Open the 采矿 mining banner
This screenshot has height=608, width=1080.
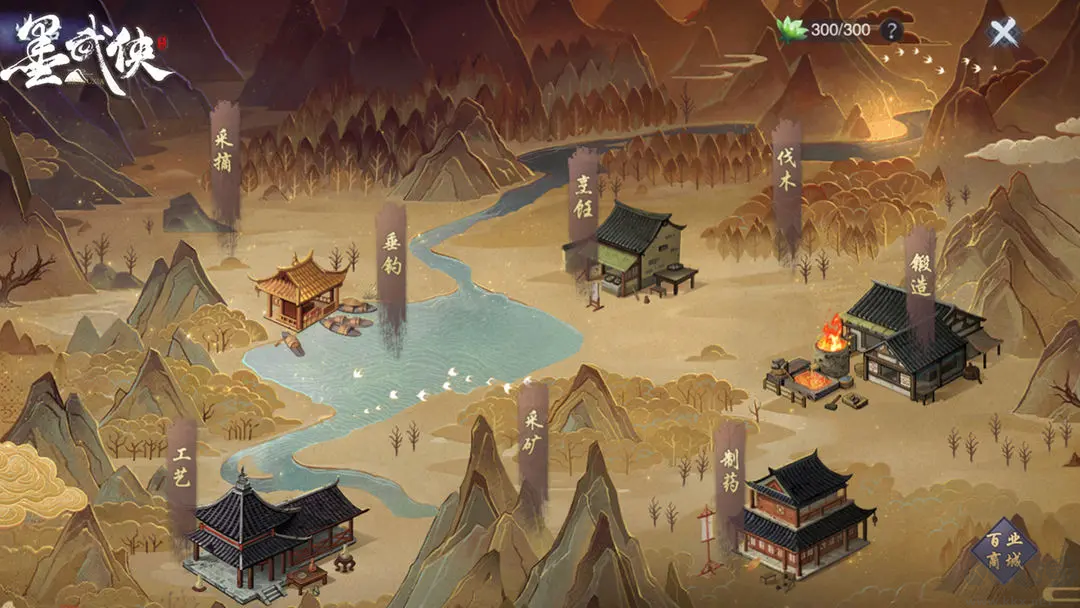pyautogui.click(x=532, y=431)
